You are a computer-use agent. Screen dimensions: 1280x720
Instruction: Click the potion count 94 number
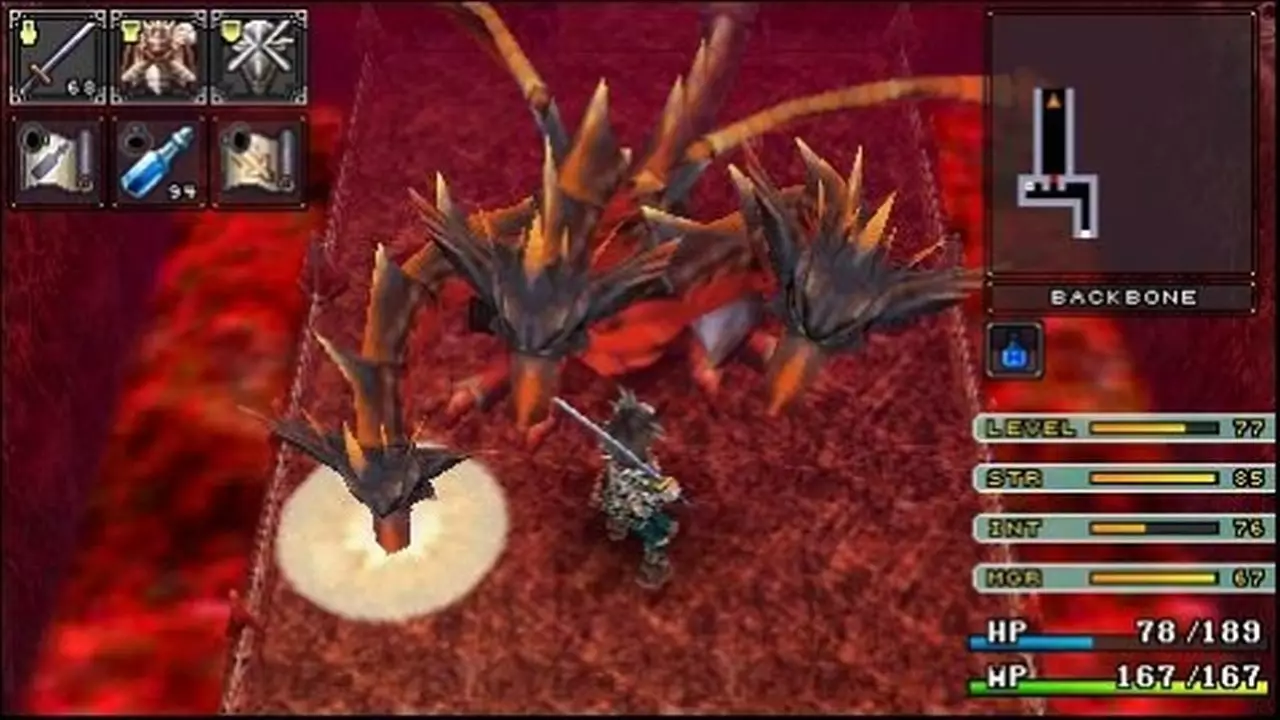(183, 188)
